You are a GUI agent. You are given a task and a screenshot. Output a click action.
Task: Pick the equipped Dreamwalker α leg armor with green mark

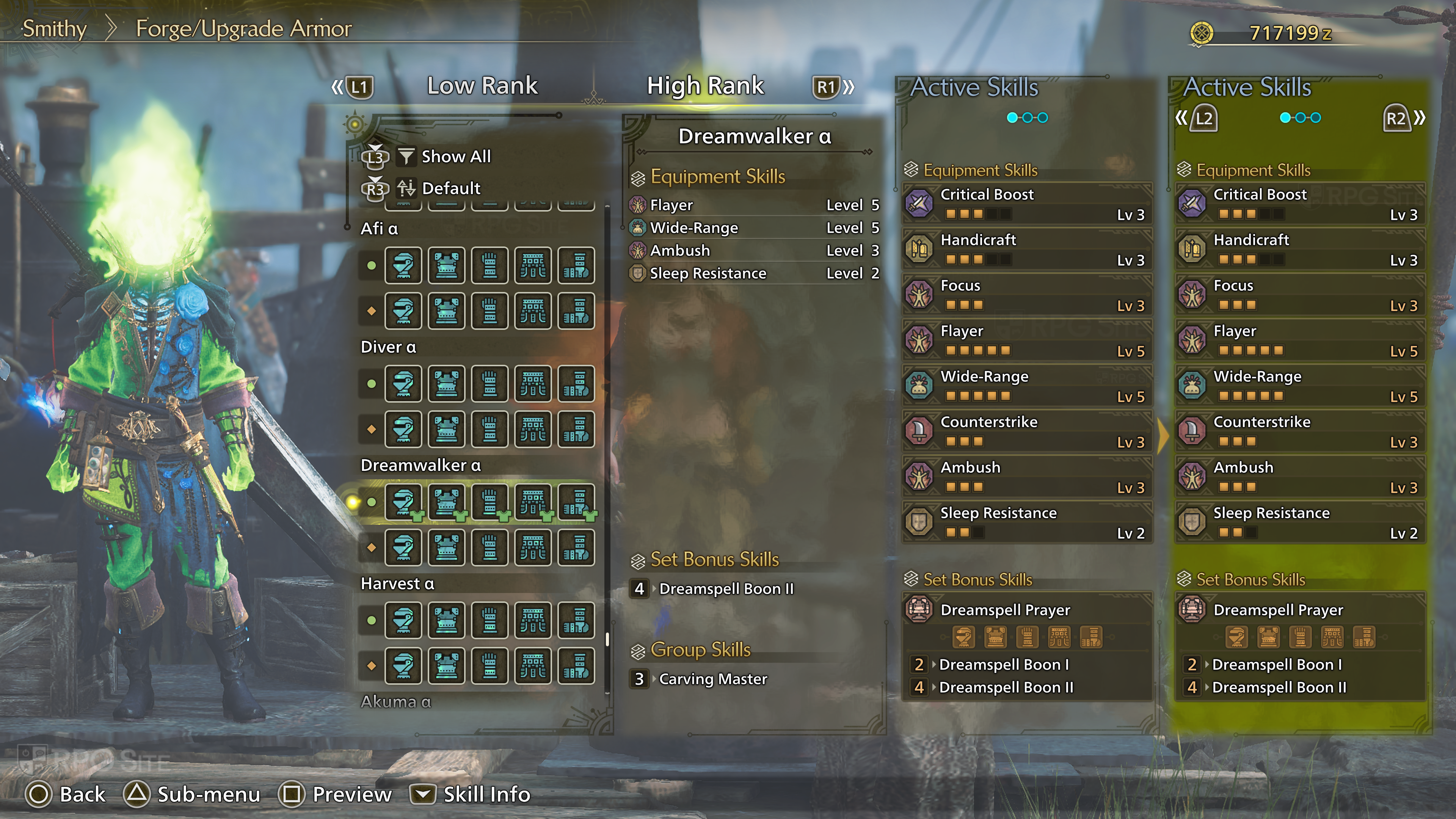click(576, 501)
